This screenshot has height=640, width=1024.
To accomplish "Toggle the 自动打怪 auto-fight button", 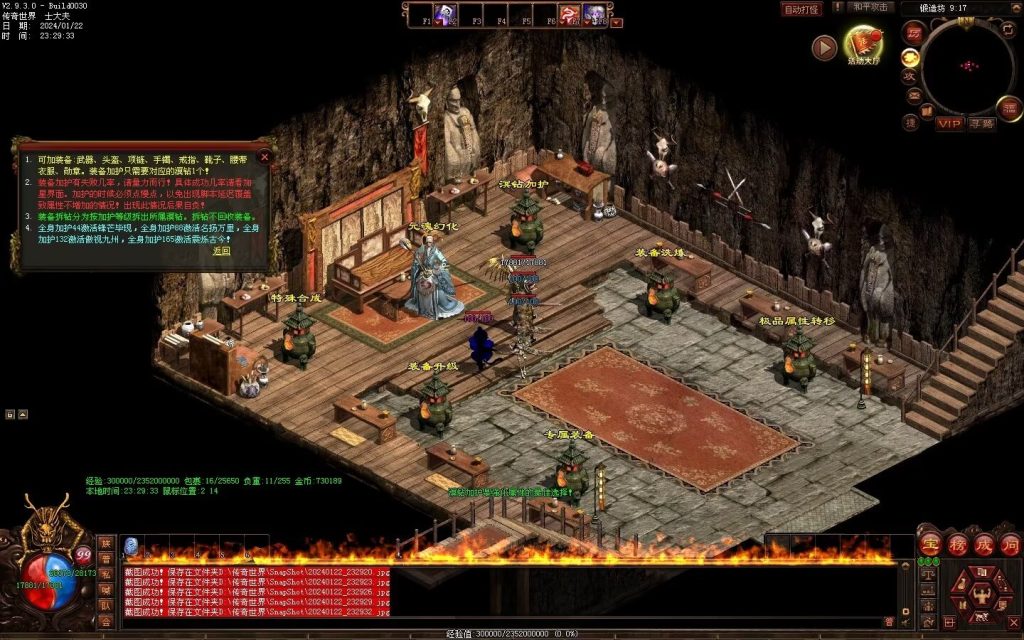I will coord(801,9).
